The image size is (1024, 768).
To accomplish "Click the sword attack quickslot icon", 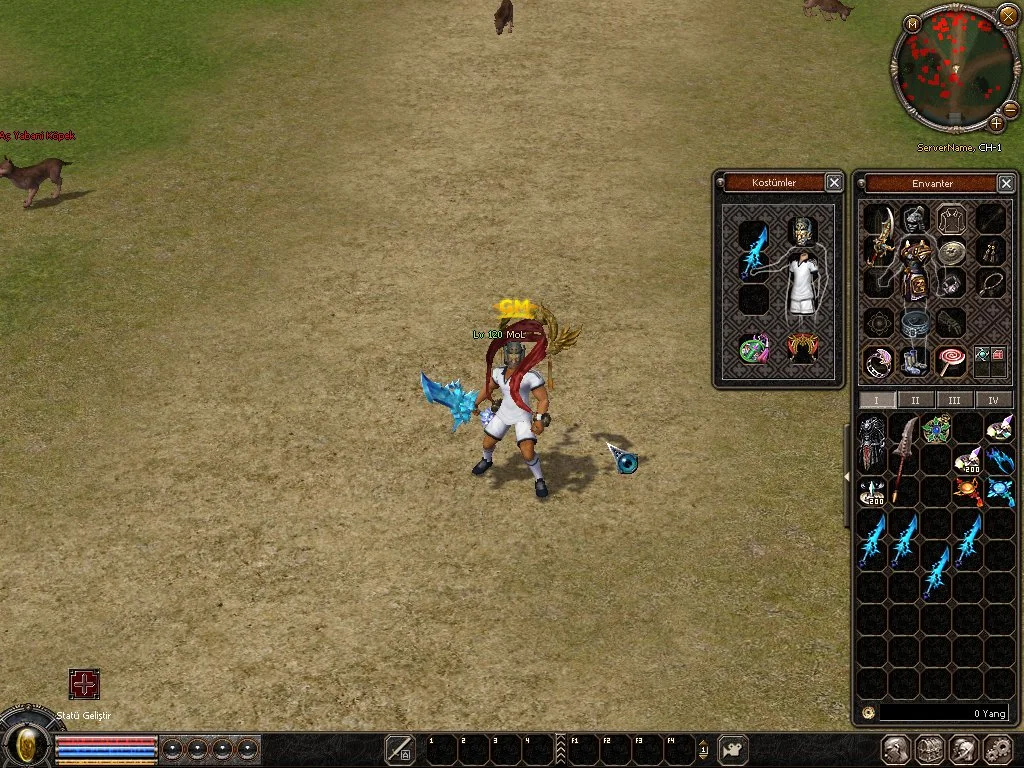I will [400, 749].
